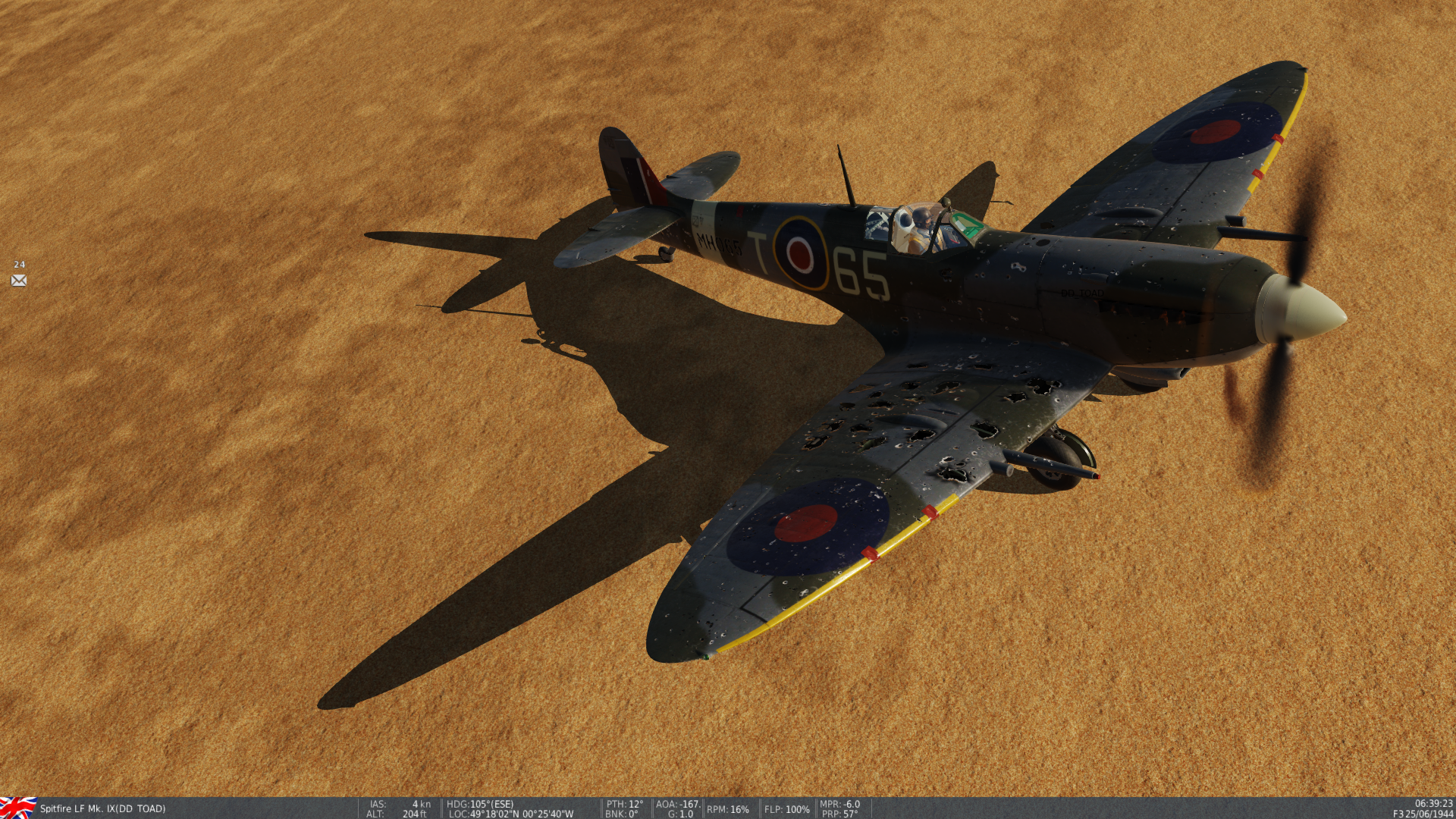Open the envelope message notification icon

point(19,281)
